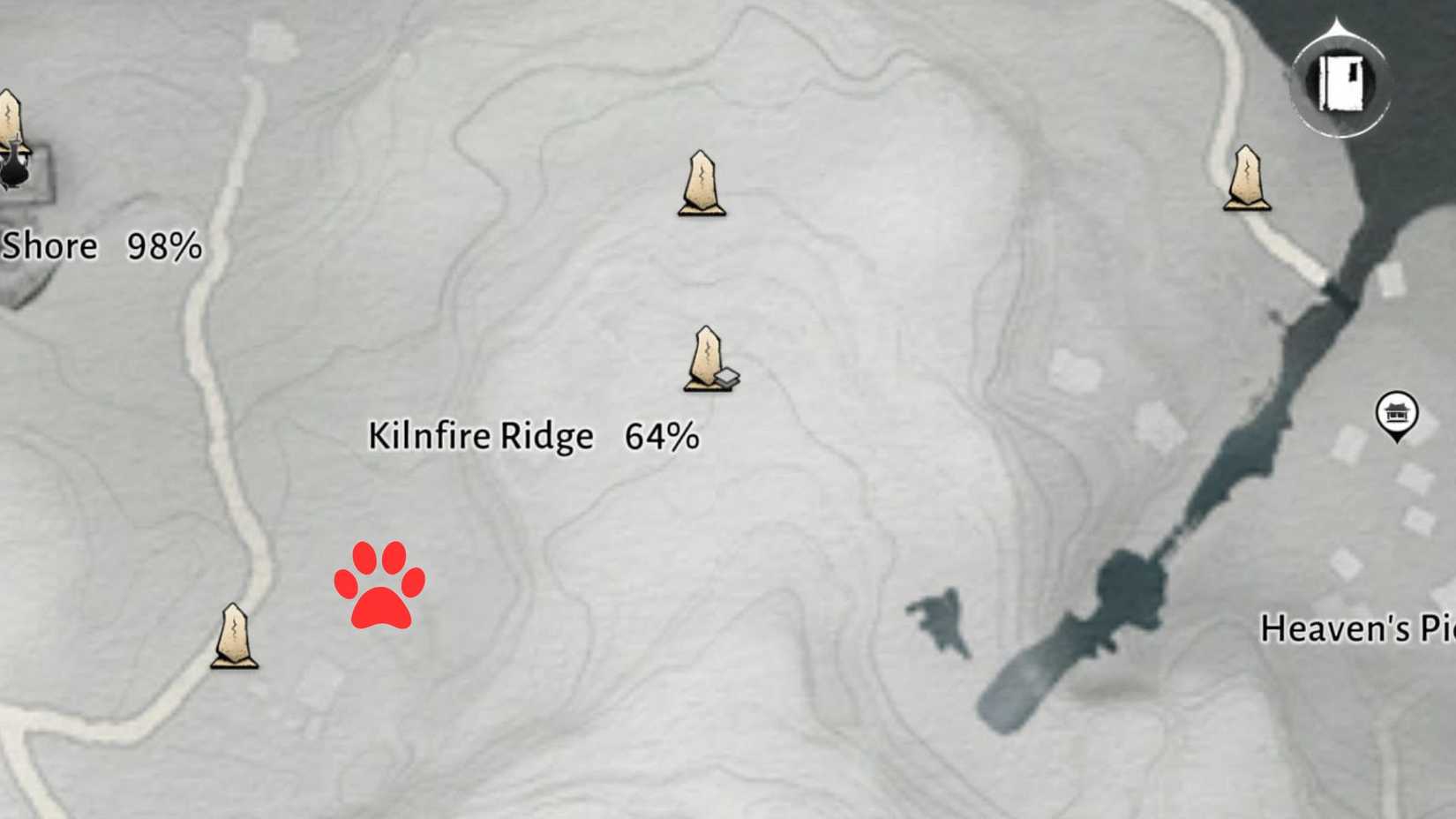Click the 64% completion indicator for Kilnfire Ridge
Image resolution: width=1456 pixels, height=819 pixels.
(661, 435)
